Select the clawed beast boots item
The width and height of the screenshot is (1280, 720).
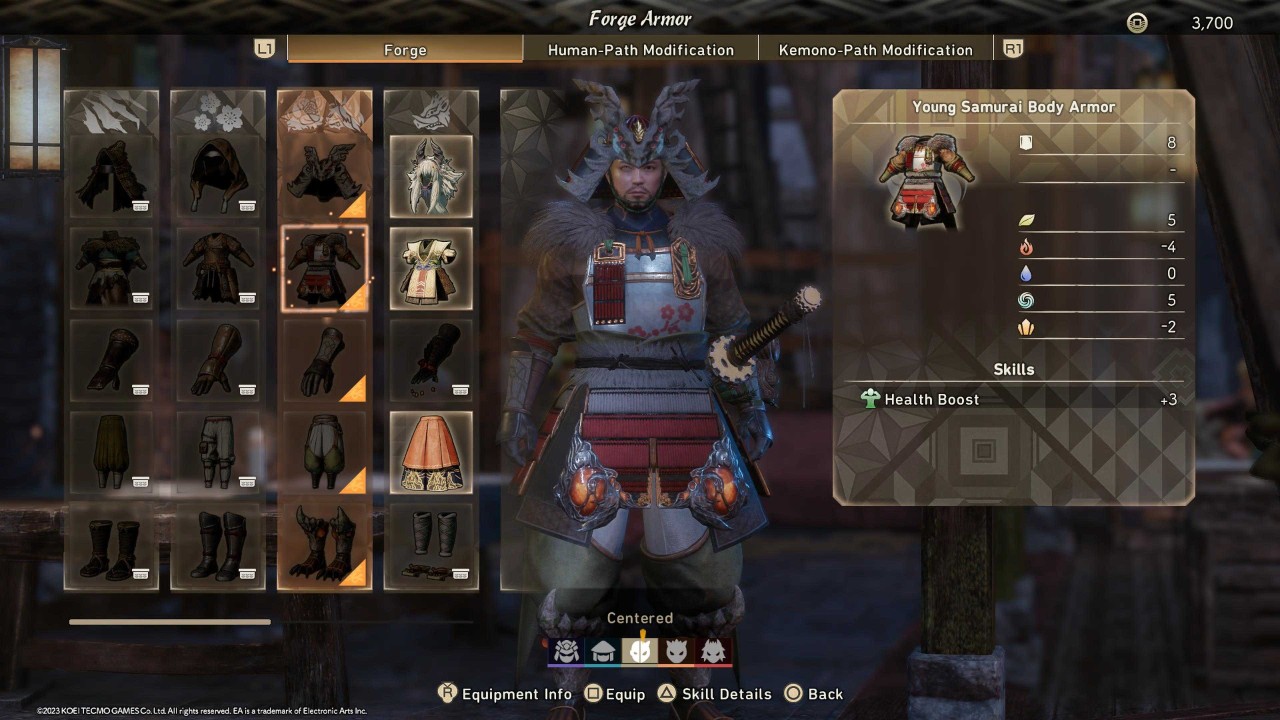[x=324, y=545]
